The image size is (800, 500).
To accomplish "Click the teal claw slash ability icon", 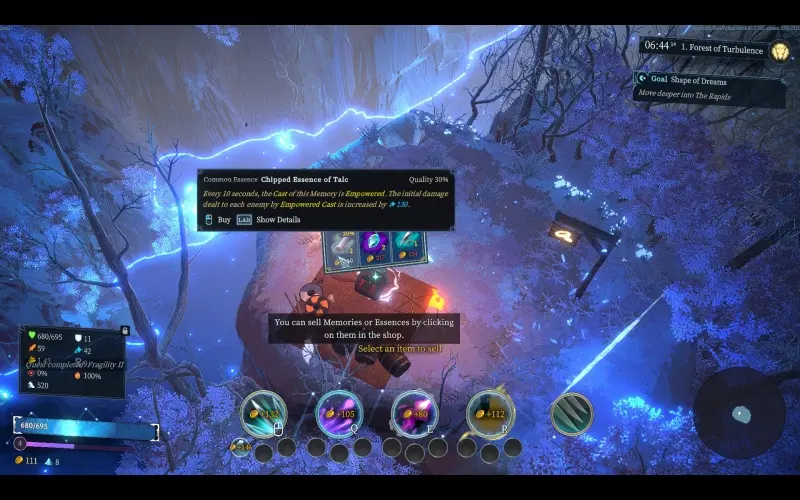I will (571, 413).
